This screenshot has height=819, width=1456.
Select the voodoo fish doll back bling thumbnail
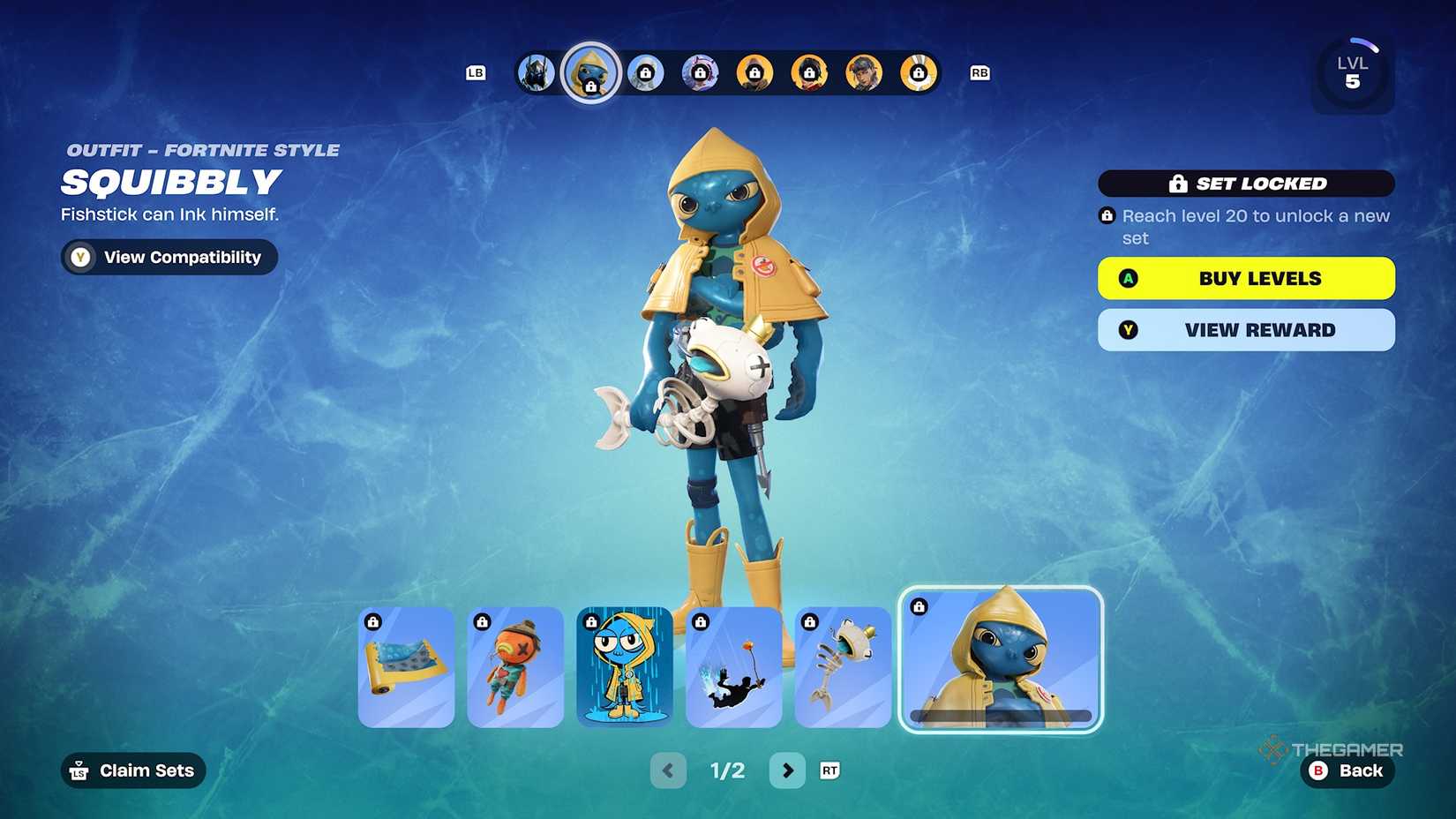point(515,666)
